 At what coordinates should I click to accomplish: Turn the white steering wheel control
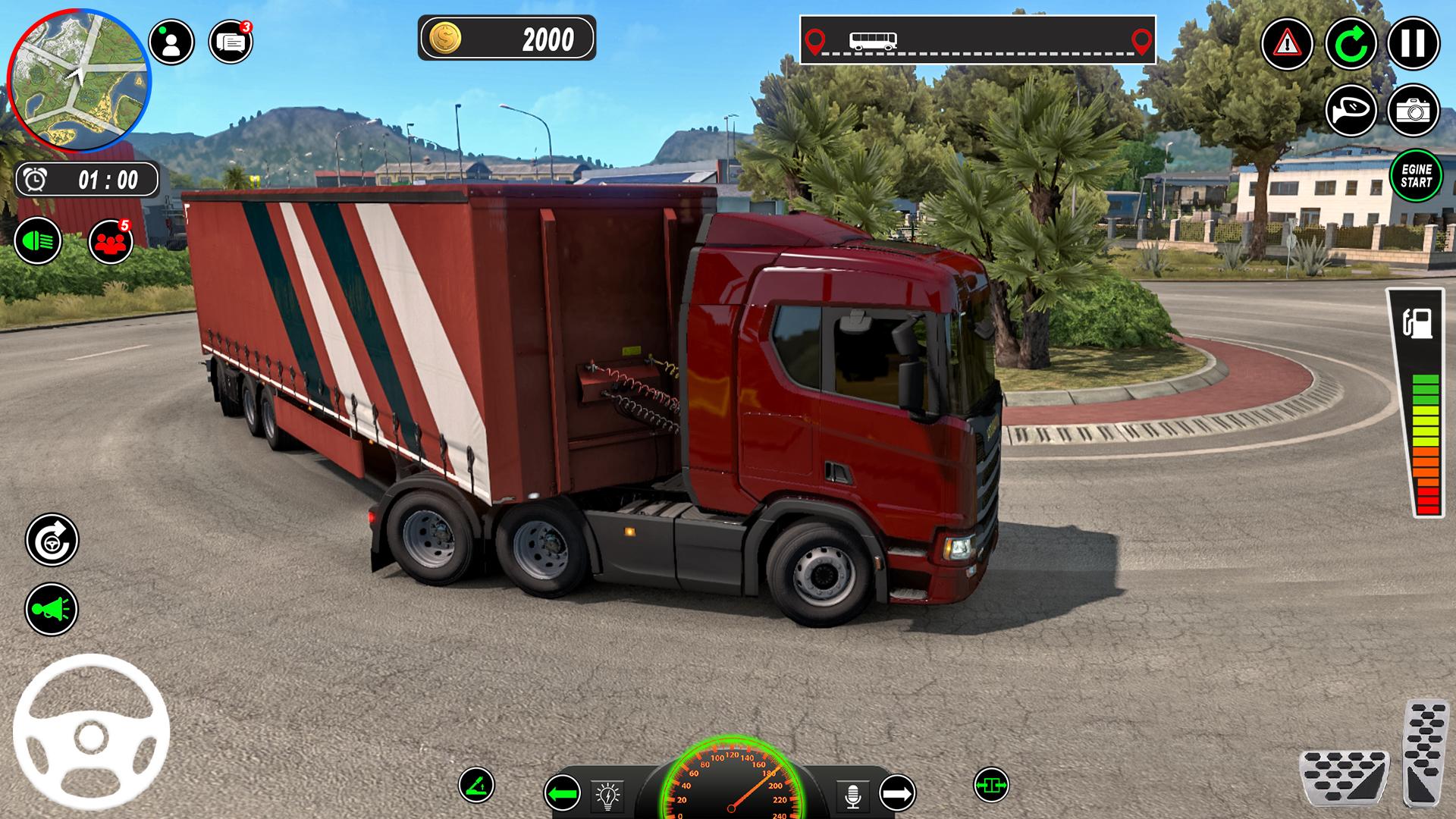coord(91,732)
